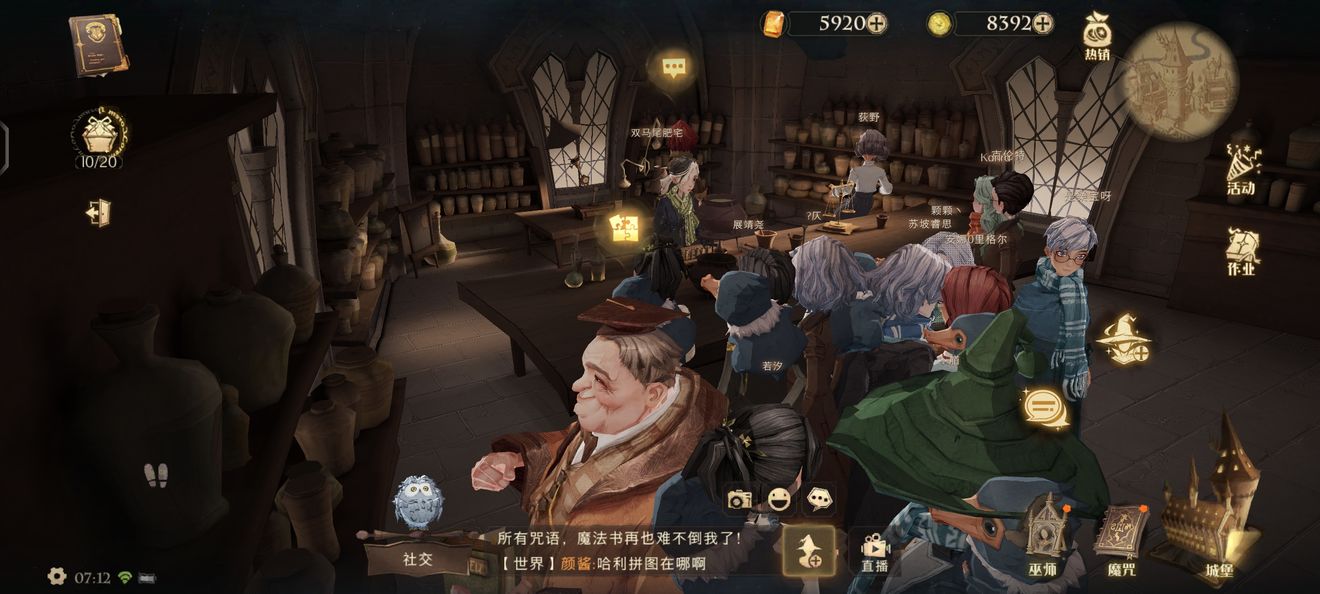Screen dimensions: 1320x594
Task: Open the 社交 social owl button
Action: click(418, 530)
